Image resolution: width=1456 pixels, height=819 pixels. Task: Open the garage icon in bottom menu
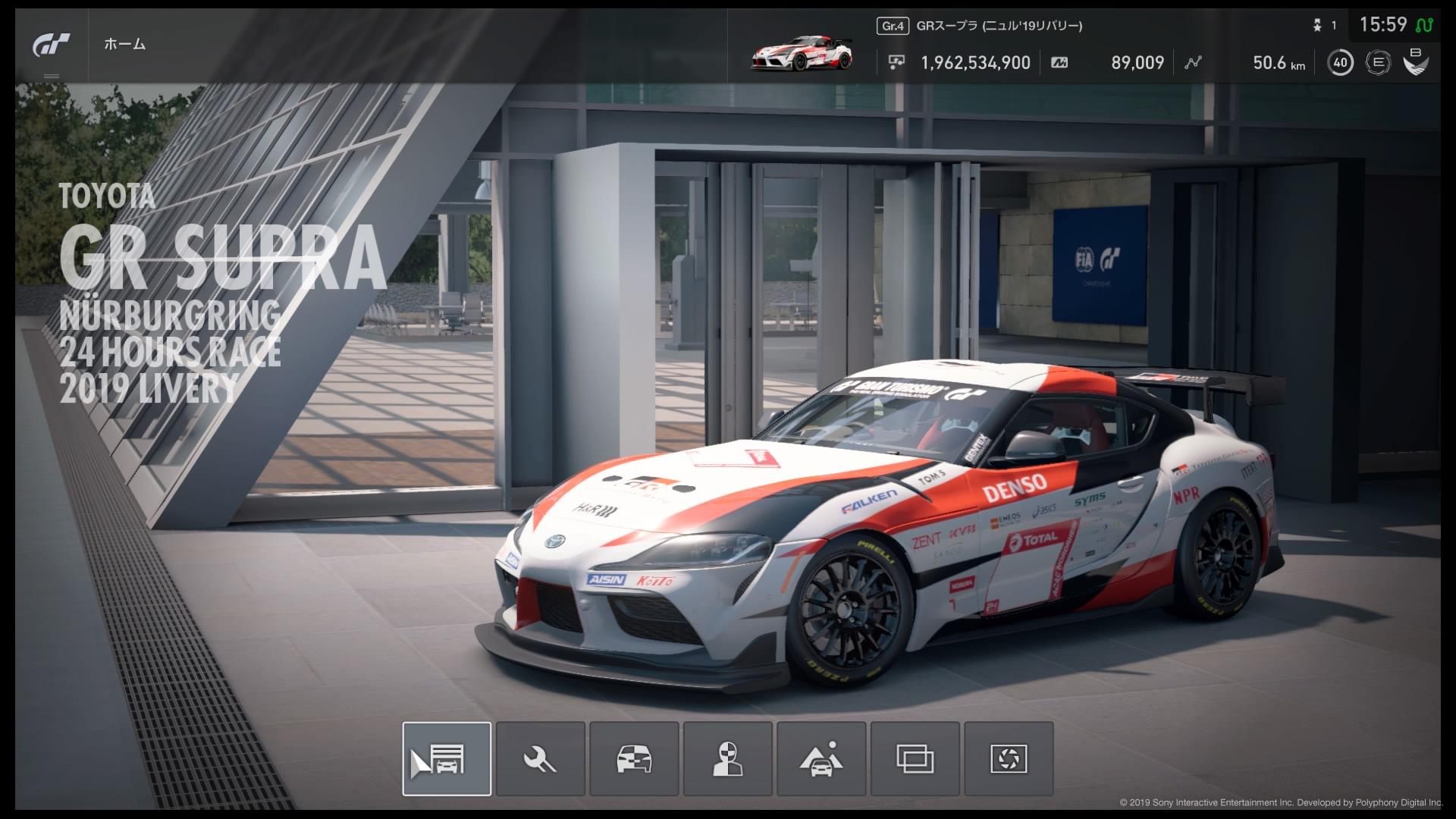click(x=447, y=758)
